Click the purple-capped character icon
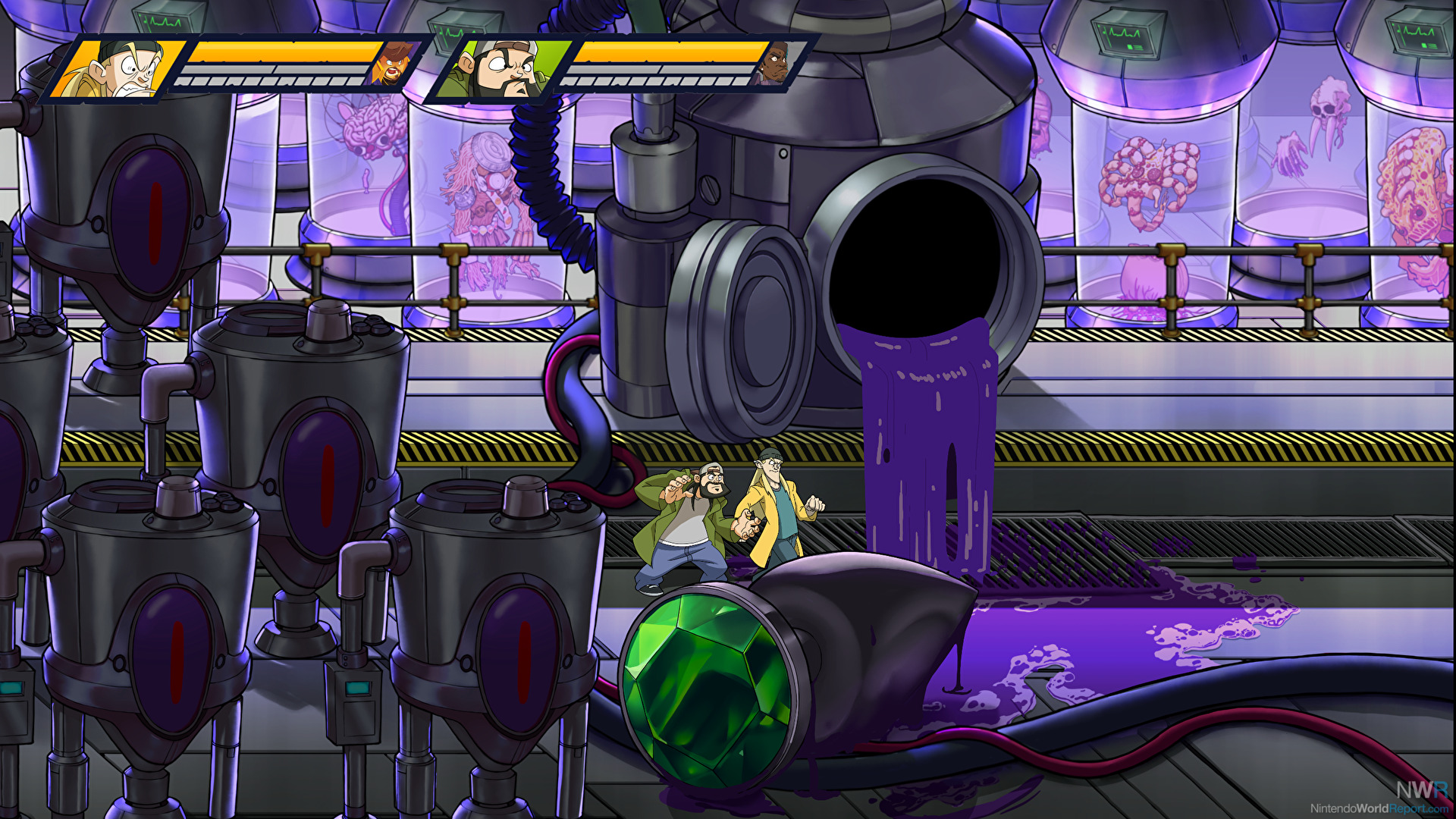 pyautogui.click(x=773, y=64)
